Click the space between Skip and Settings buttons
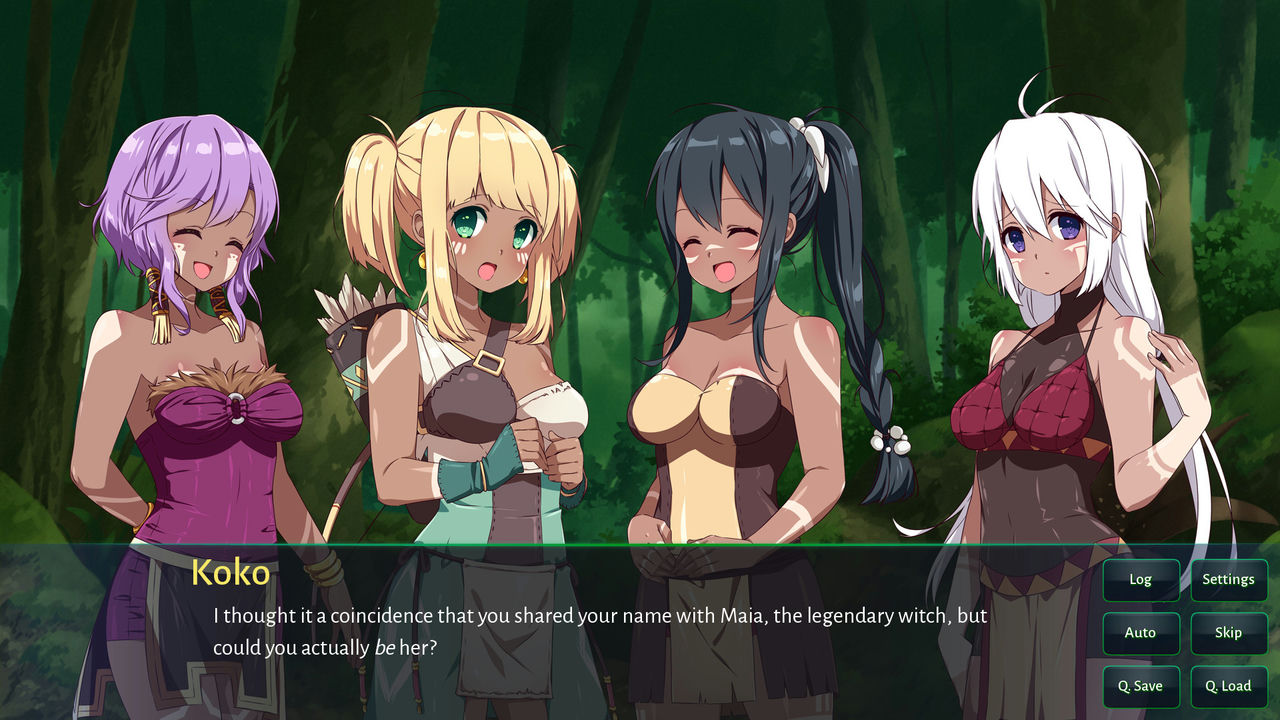 pos(1228,606)
